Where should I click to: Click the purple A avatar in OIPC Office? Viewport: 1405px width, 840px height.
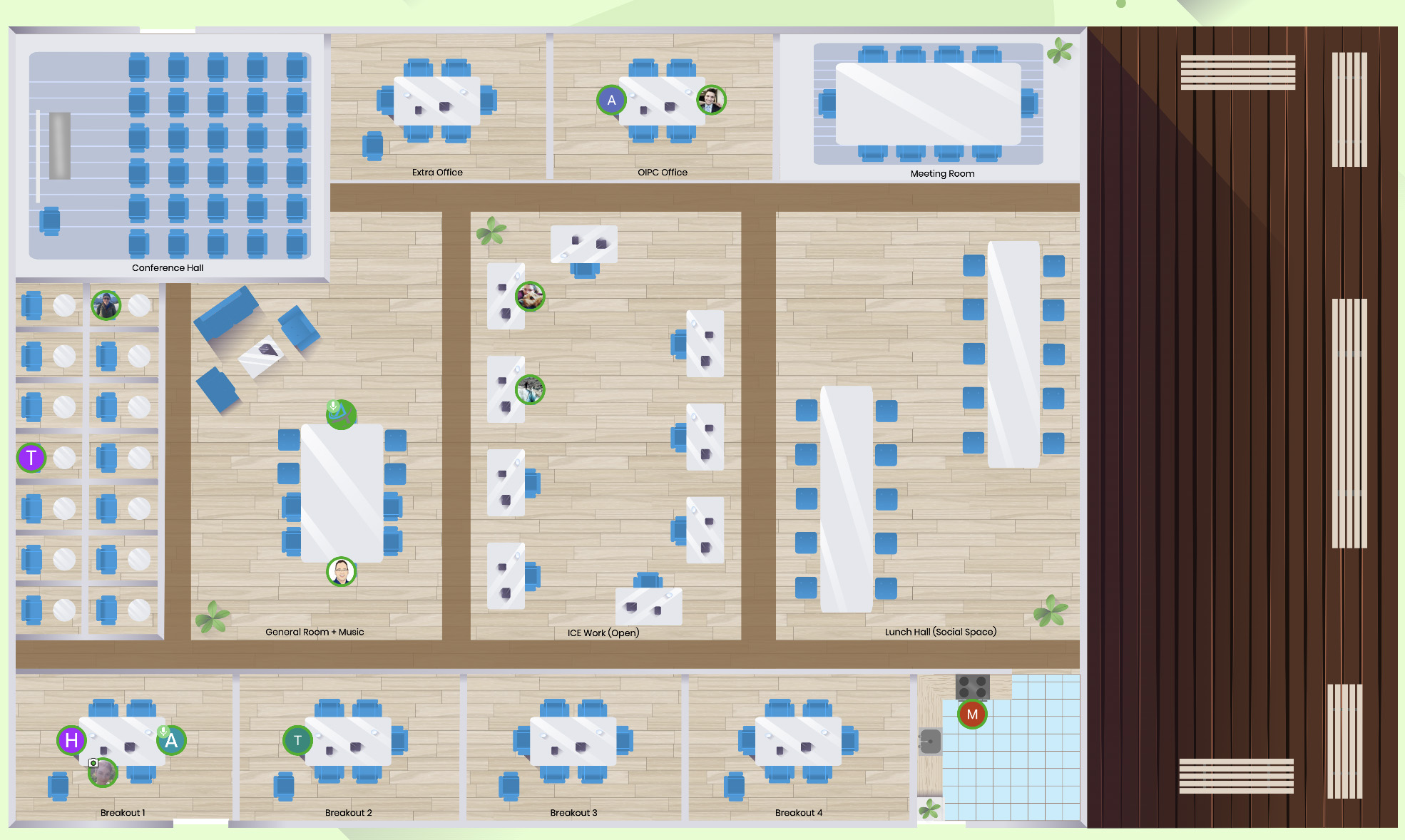[611, 101]
